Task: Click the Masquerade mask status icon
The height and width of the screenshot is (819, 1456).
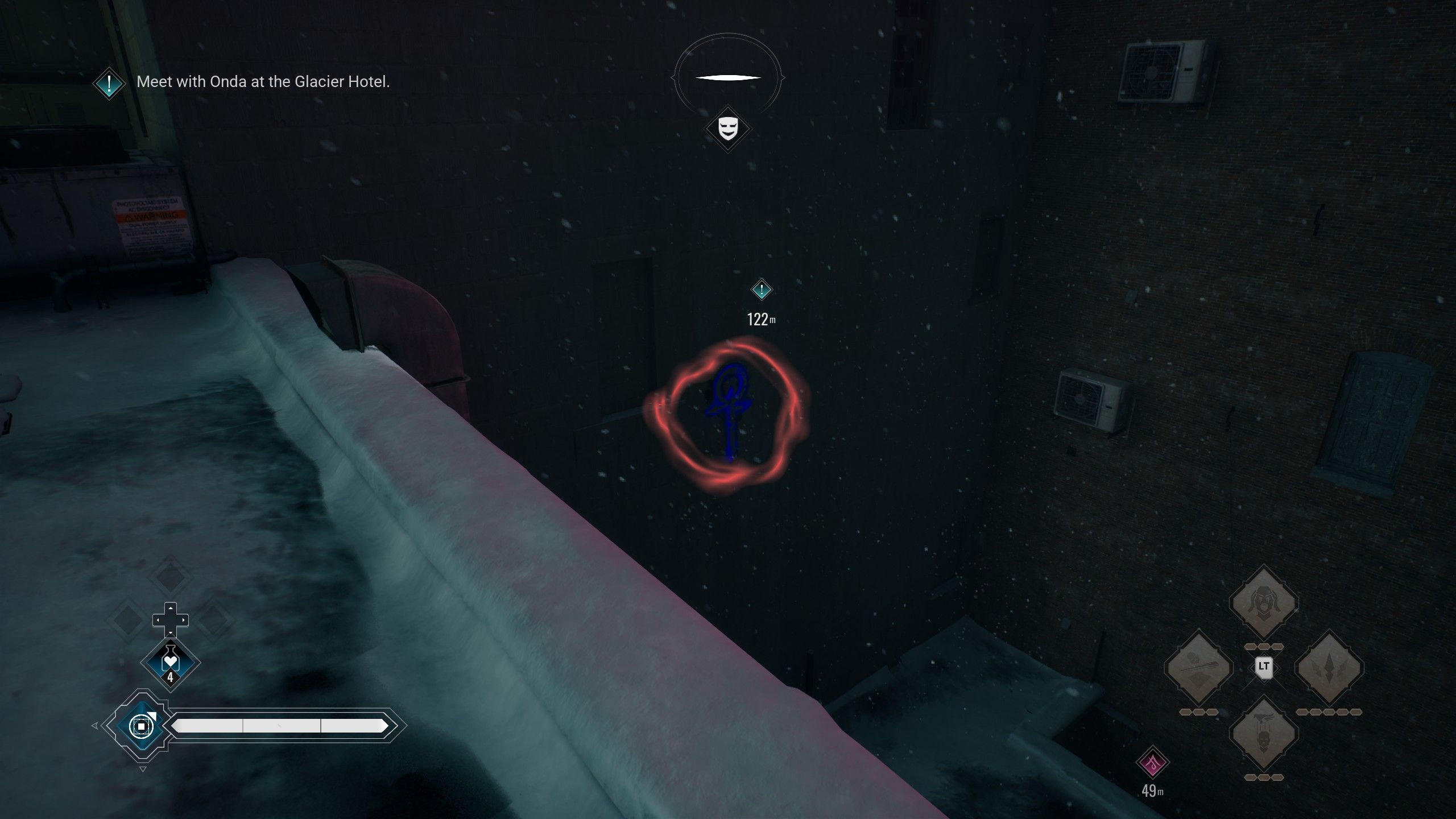Action: [x=727, y=129]
